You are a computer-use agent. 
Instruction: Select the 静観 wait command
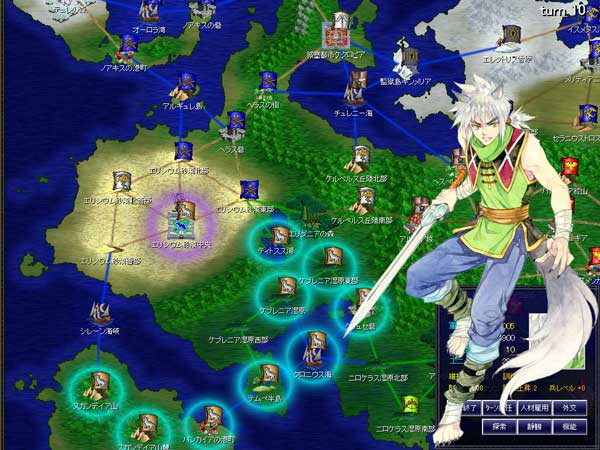531,426
